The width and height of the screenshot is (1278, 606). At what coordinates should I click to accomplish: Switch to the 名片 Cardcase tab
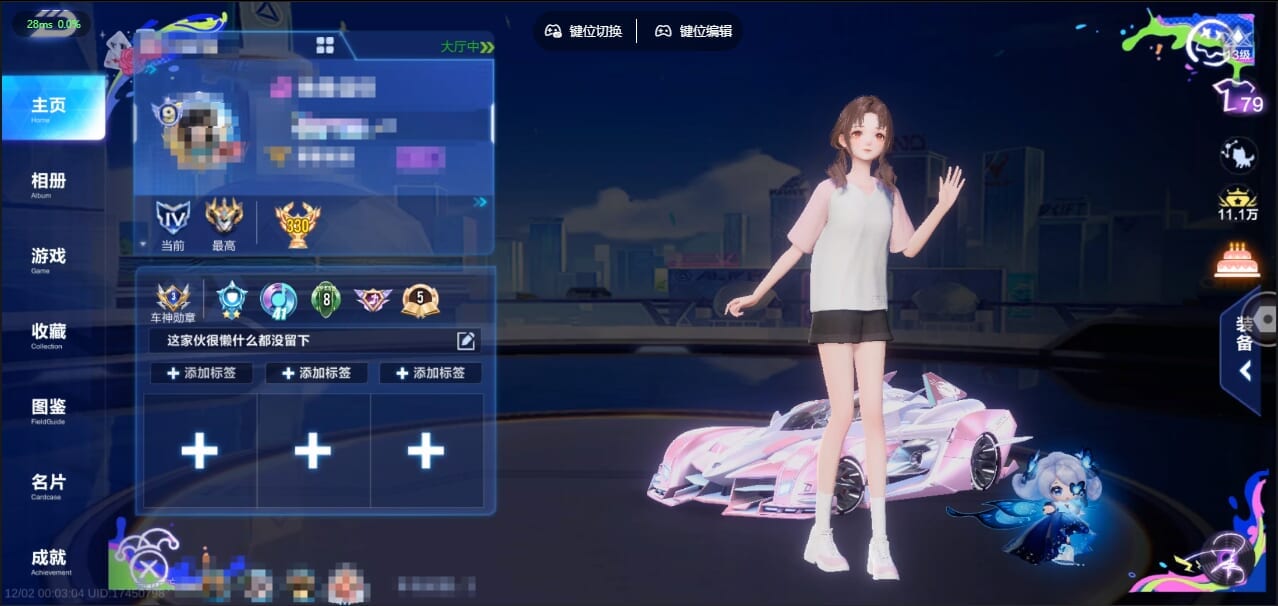49,486
